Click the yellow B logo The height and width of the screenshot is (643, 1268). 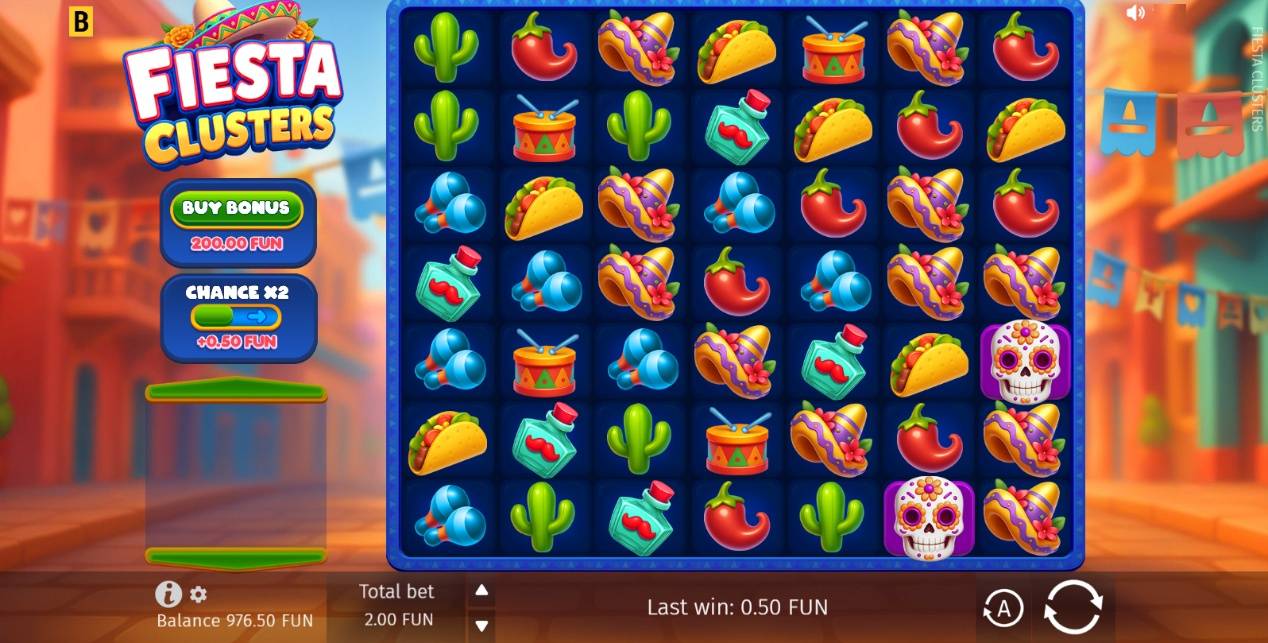pos(80,22)
